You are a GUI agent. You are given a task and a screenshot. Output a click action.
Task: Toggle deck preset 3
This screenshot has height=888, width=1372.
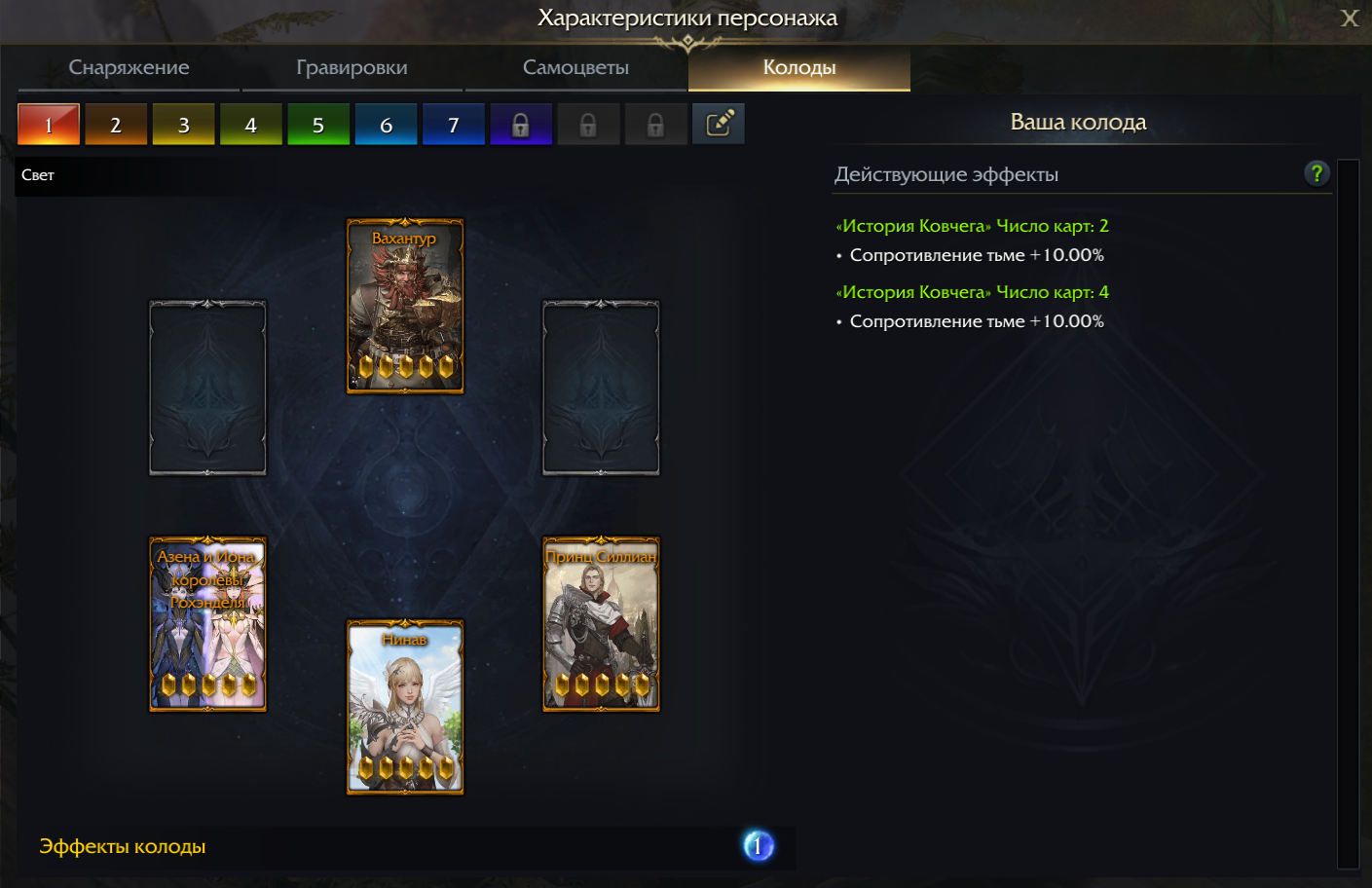[183, 124]
